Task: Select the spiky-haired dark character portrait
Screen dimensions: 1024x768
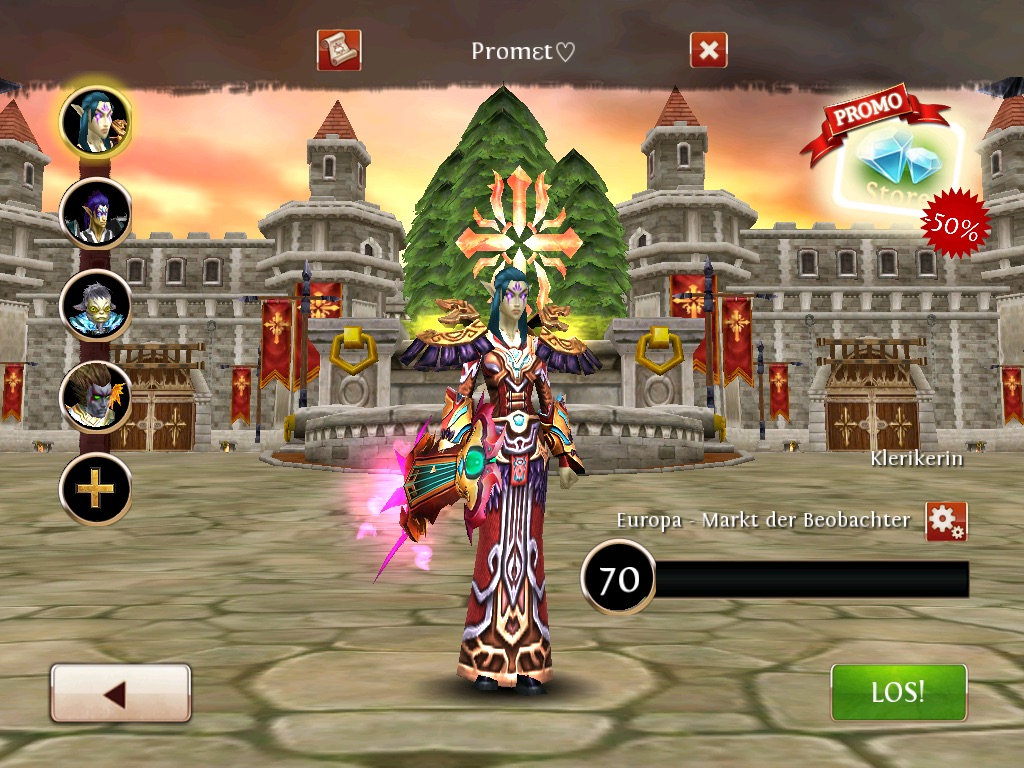Action: tap(95, 396)
